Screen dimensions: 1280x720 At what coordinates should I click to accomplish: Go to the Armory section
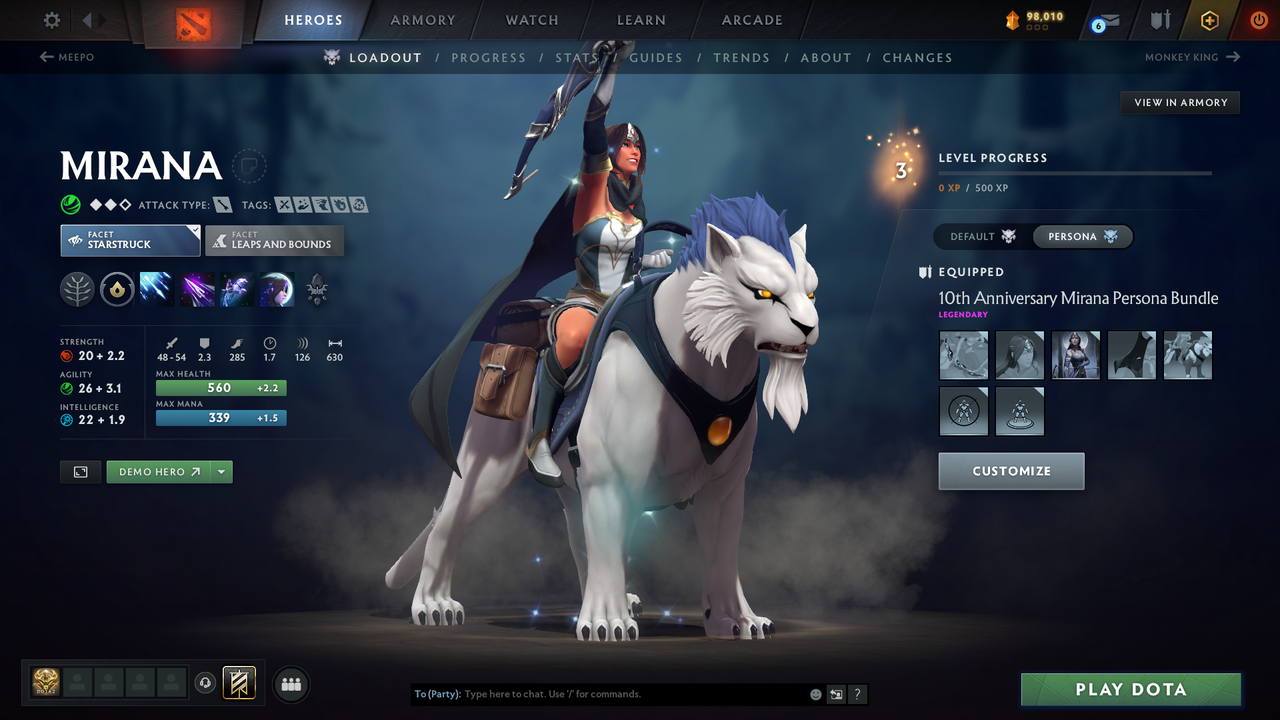point(423,20)
